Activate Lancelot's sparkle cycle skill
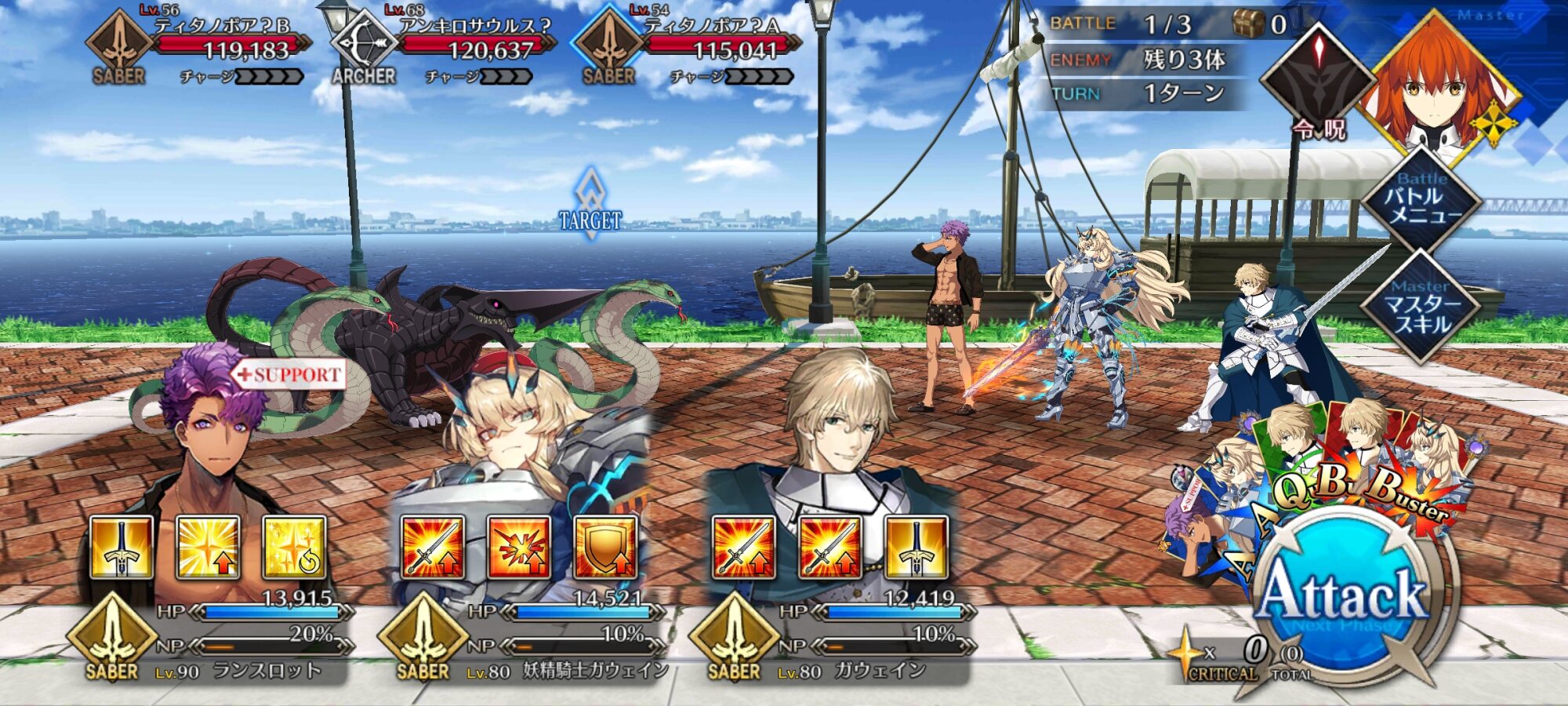Viewport: 1568px width, 706px height. coord(294,547)
